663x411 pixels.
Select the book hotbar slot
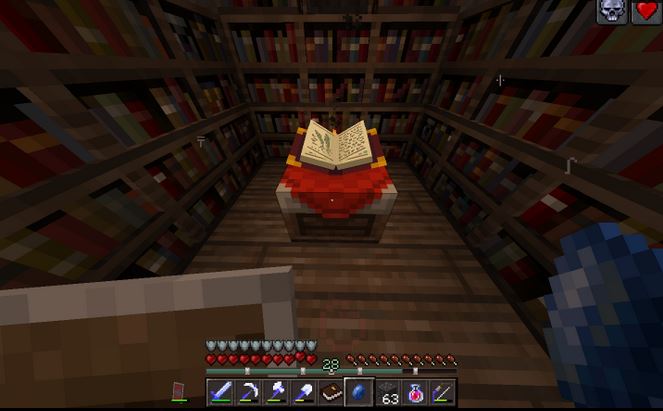pyautogui.click(x=331, y=392)
